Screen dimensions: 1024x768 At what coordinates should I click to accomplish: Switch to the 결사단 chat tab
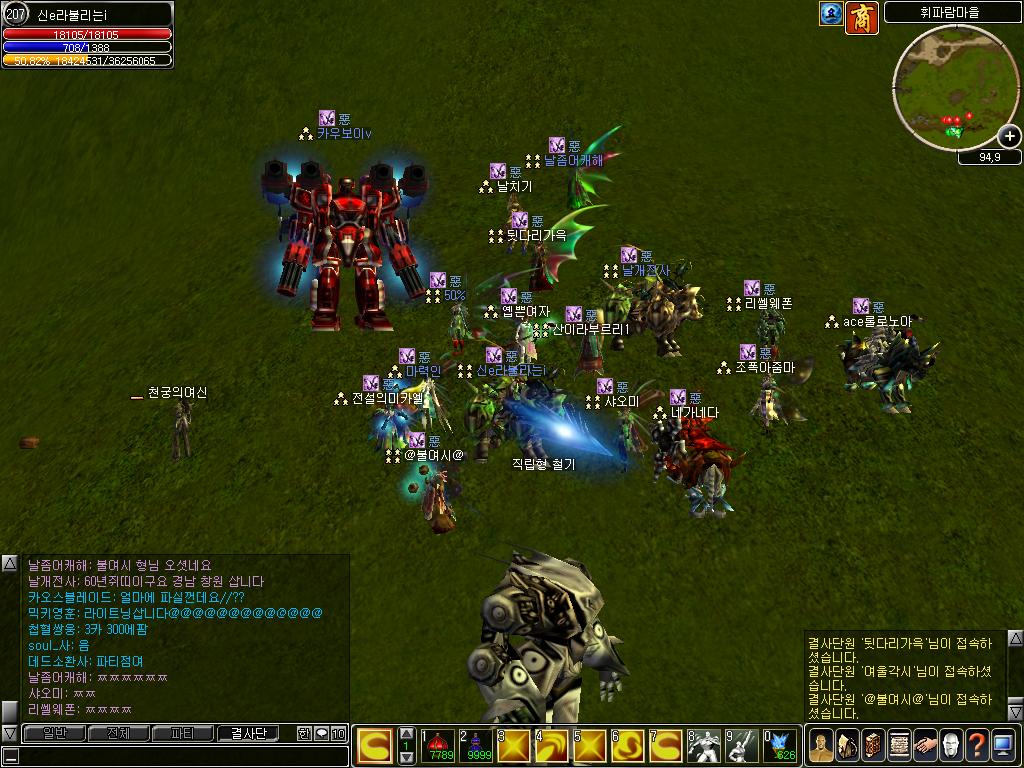(248, 733)
